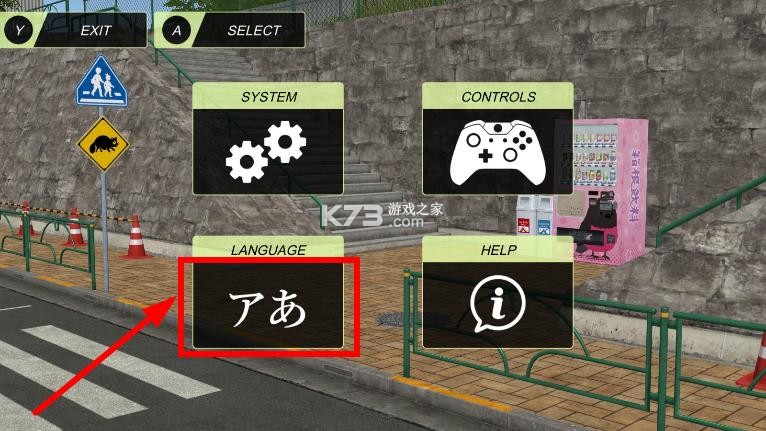Viewport: 766px width, 431px height.
Task: Open the Help info tile
Action: [497, 294]
